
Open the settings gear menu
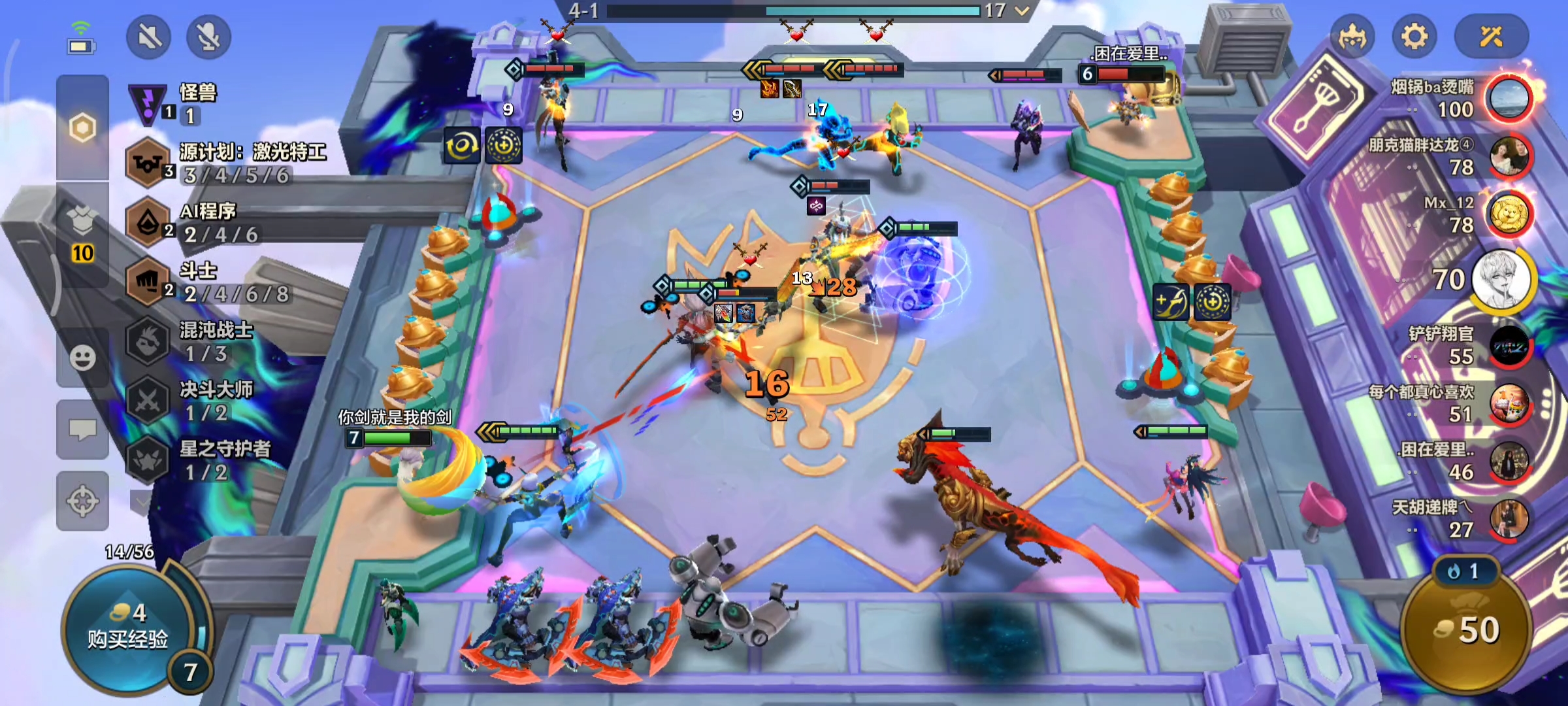point(1414,37)
